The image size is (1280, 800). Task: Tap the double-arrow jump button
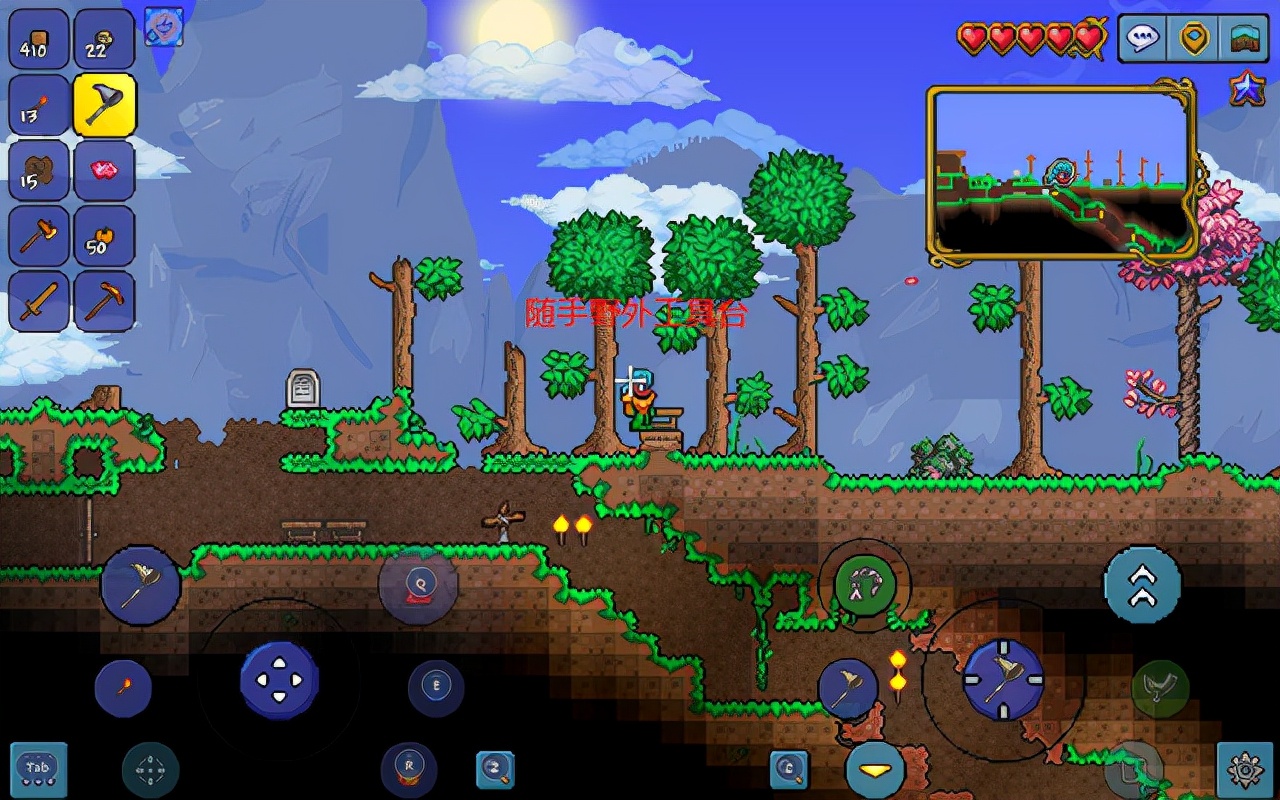(x=1142, y=585)
